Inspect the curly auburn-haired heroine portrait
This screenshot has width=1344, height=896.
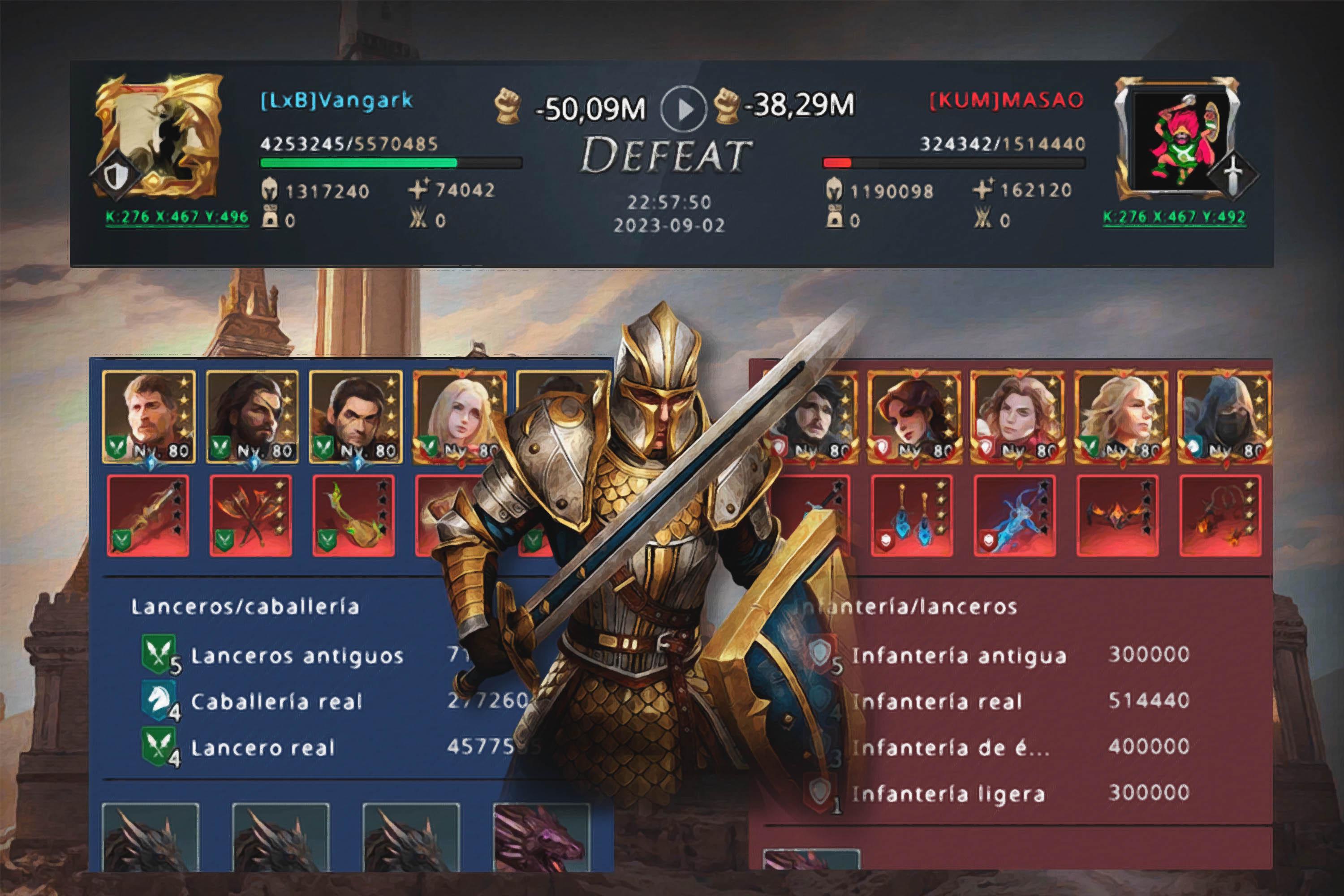pos(1017,415)
